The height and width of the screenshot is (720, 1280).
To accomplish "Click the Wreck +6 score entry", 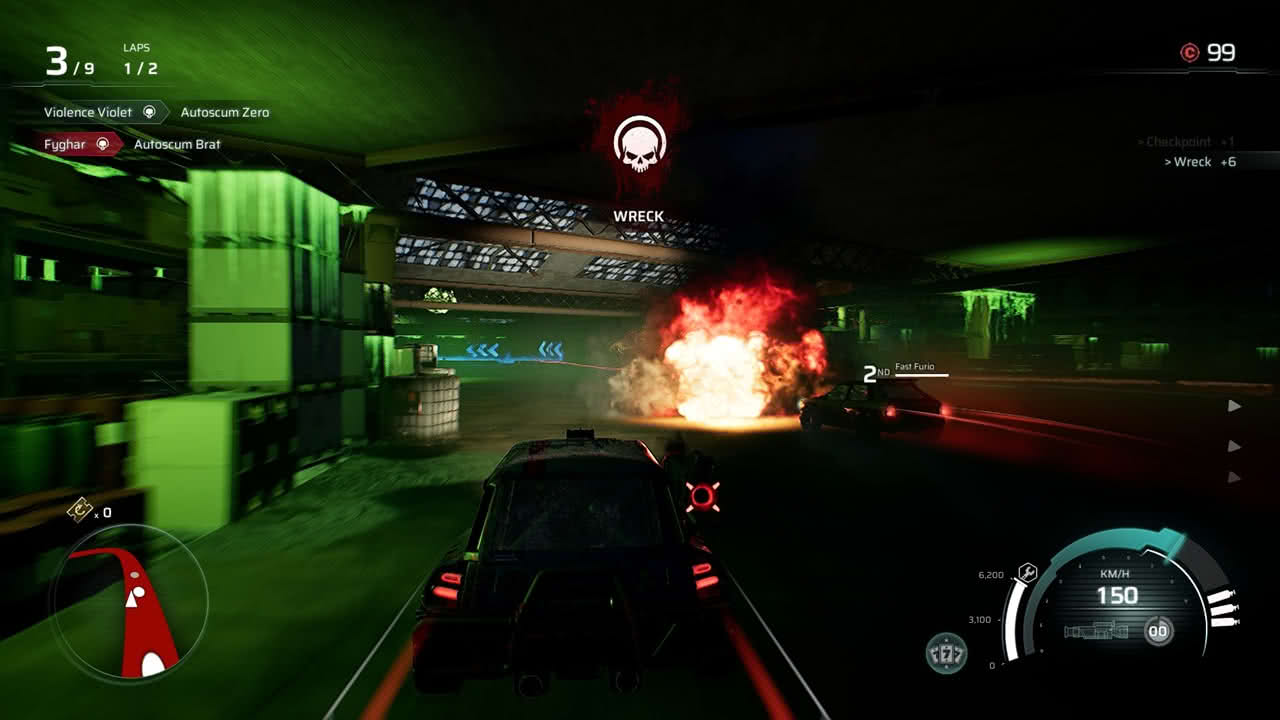I will click(x=1200, y=162).
